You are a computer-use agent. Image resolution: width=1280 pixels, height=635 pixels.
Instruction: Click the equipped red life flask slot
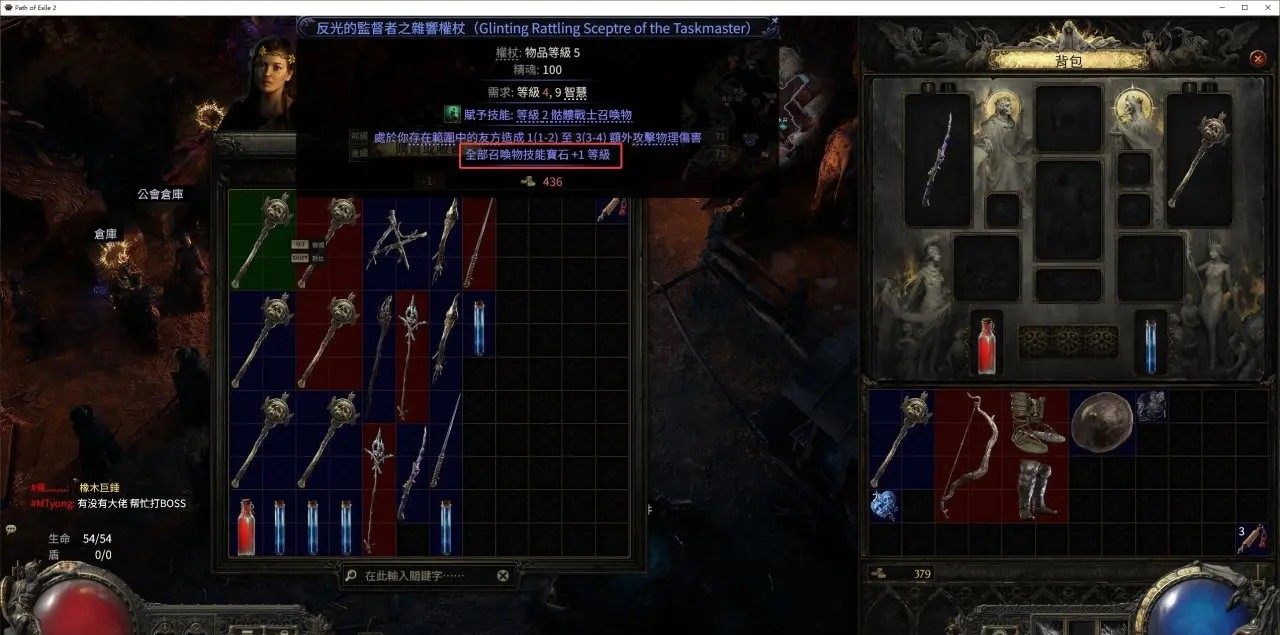pos(987,342)
